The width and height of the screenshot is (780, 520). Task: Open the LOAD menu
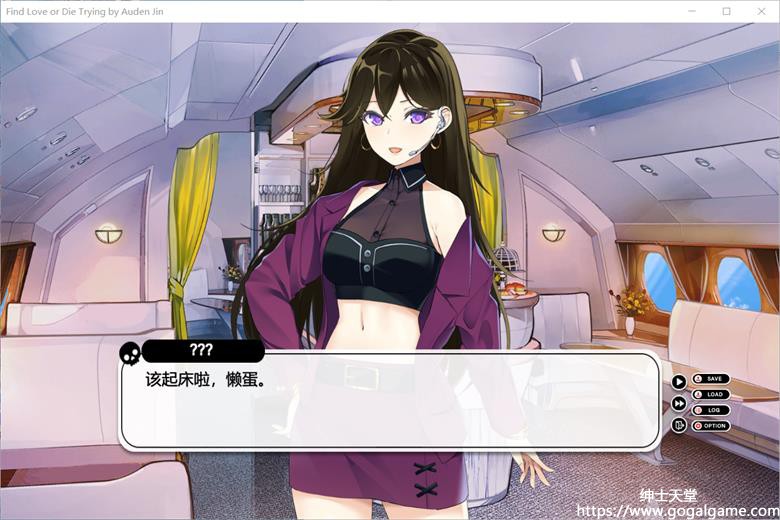pos(711,394)
